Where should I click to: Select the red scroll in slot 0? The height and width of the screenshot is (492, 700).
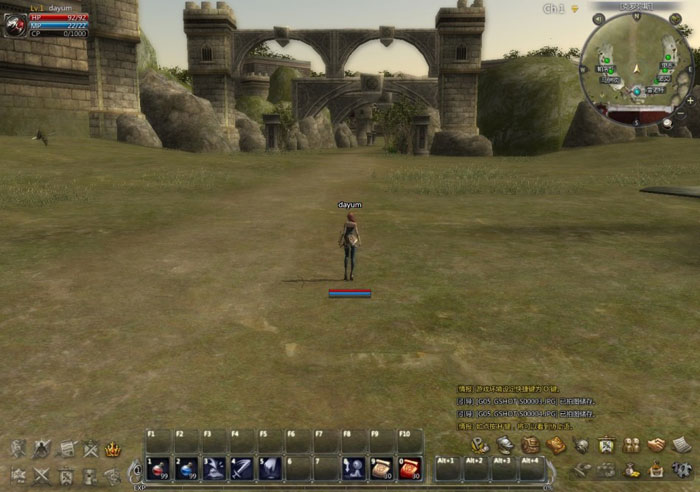[410, 468]
